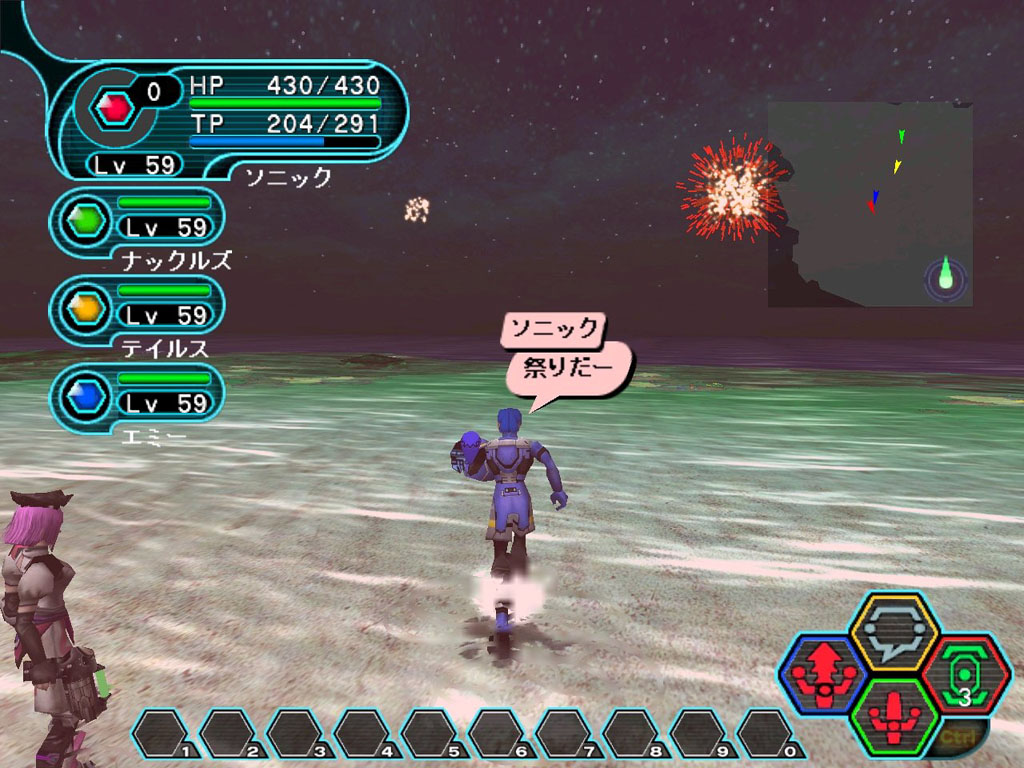Select hotbar slot number 0
This screenshot has width=1024, height=768.
pos(771,734)
